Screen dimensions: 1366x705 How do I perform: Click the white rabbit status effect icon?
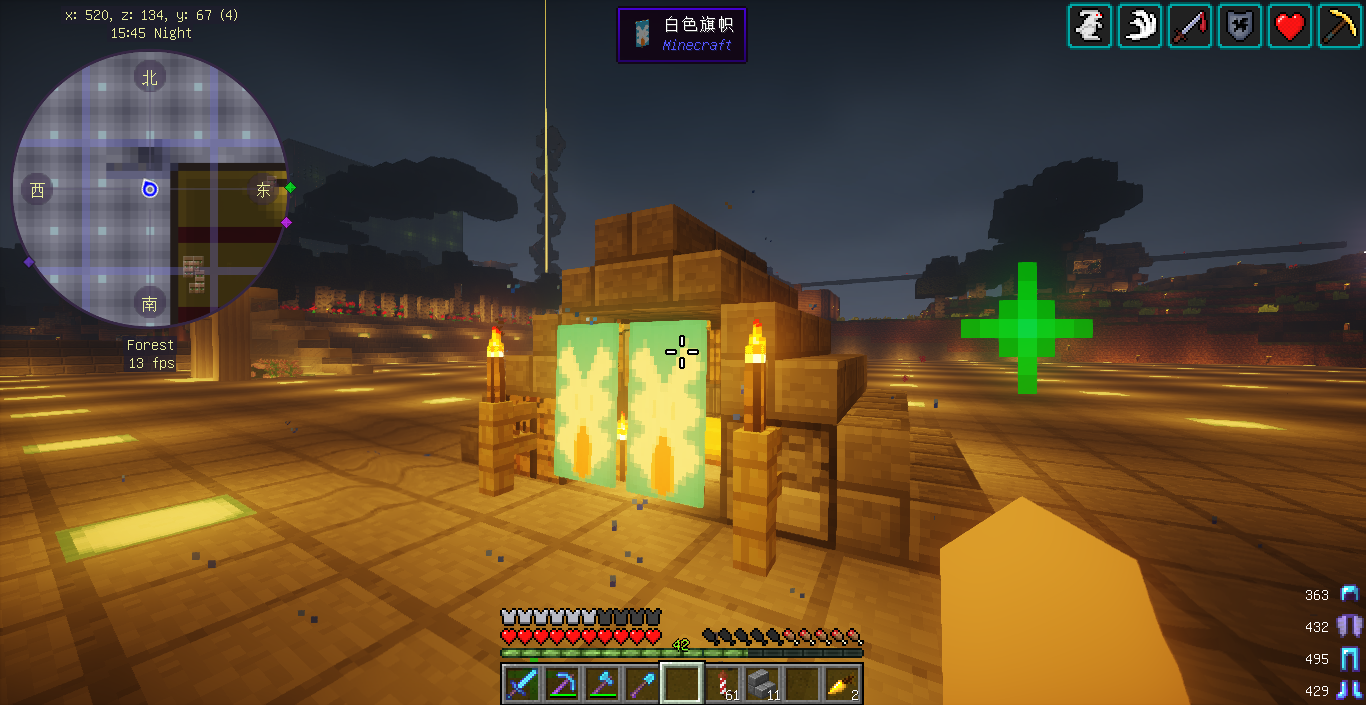pos(1089,26)
